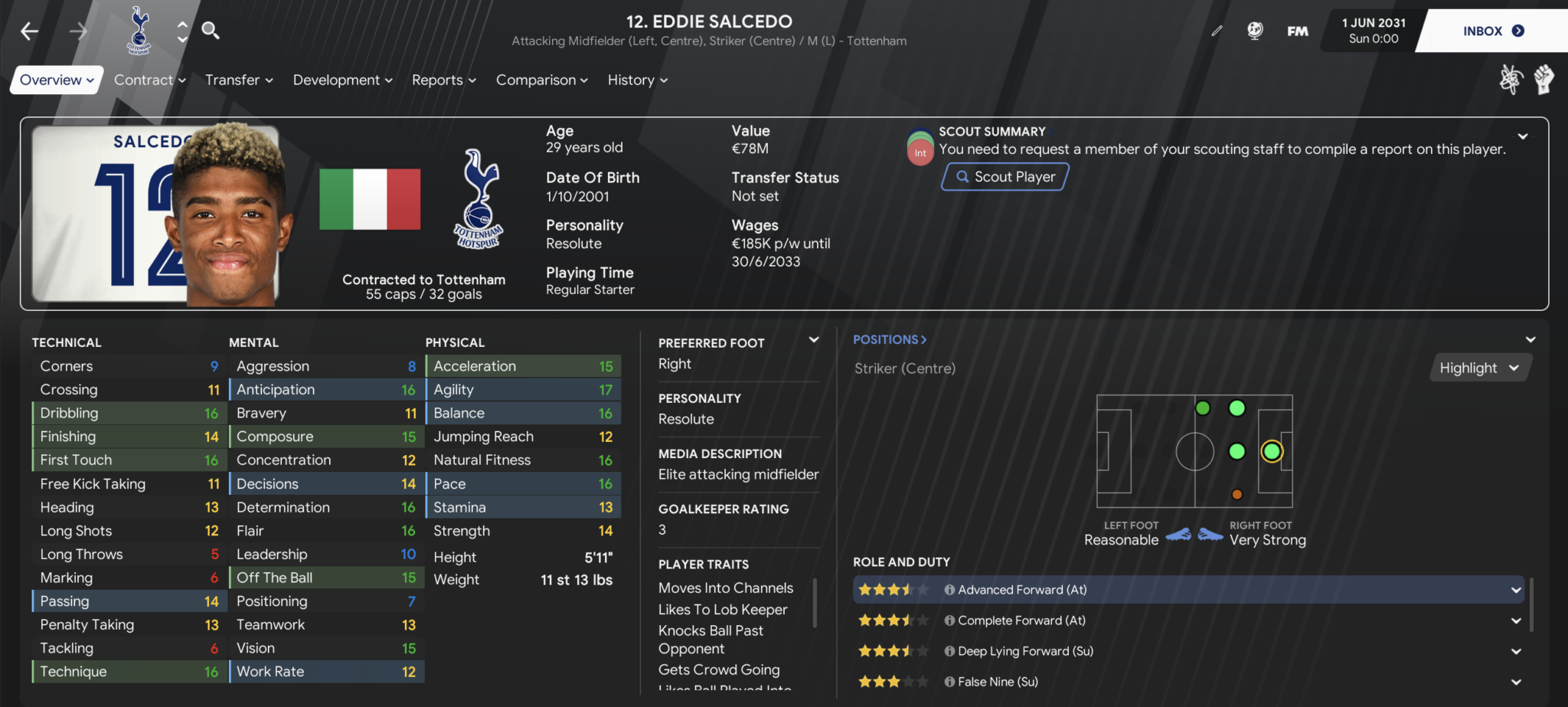
Task: Open the world globe icon
Action: (1256, 31)
